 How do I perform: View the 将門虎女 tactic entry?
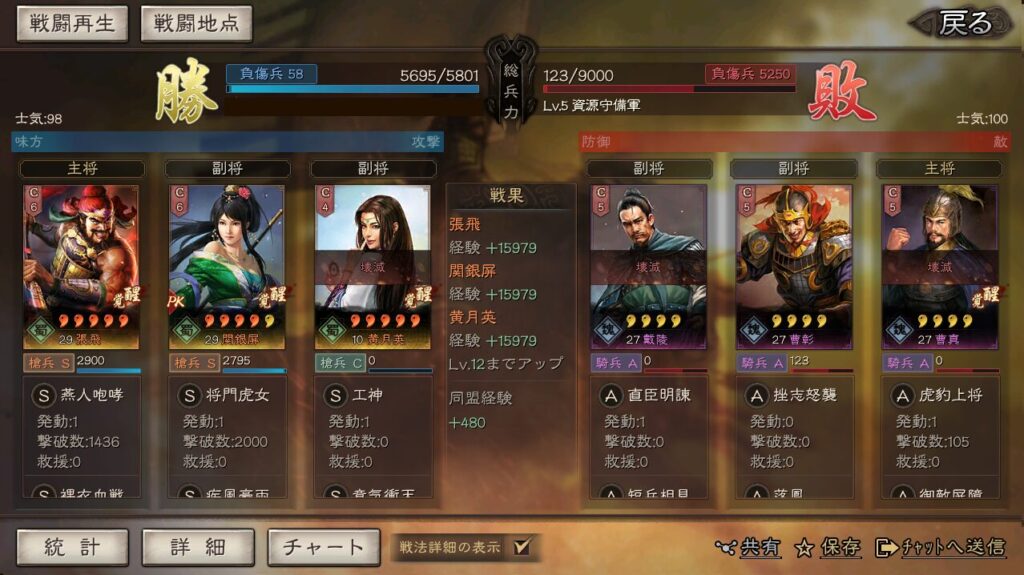(x=236, y=395)
